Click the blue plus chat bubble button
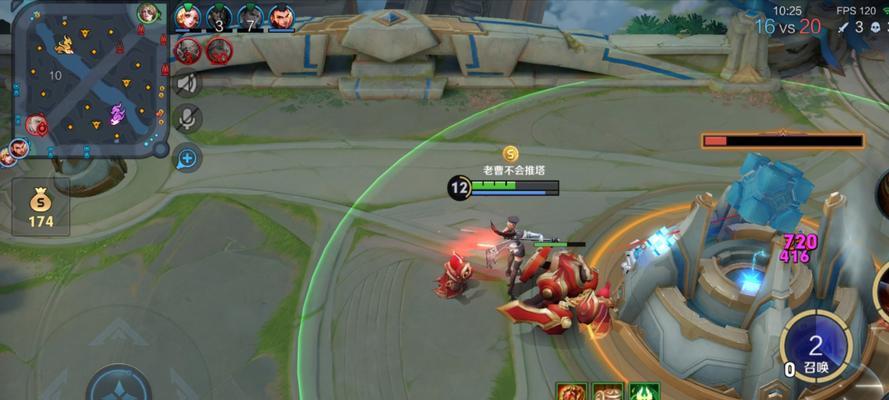 (187, 156)
